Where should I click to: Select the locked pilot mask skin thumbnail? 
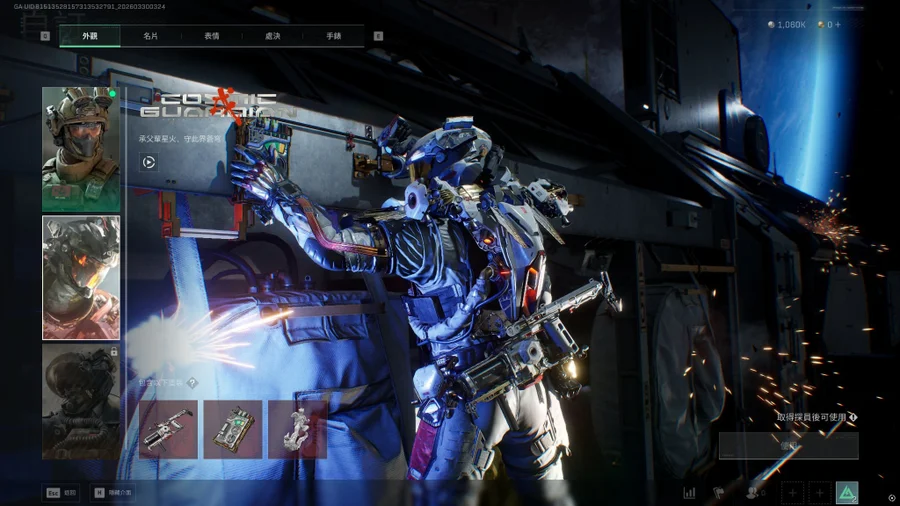81,400
